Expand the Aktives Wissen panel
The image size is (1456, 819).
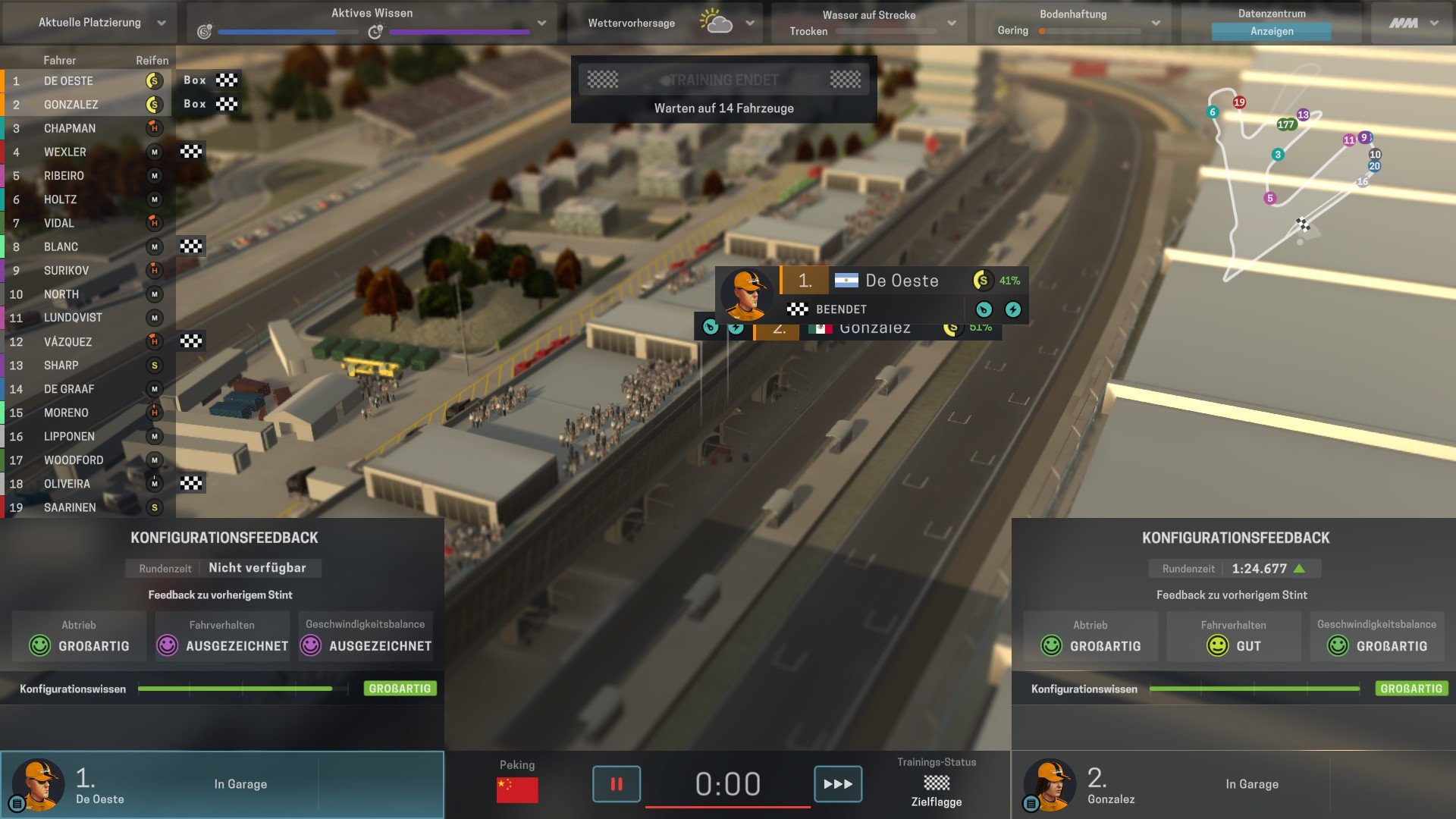tap(541, 23)
